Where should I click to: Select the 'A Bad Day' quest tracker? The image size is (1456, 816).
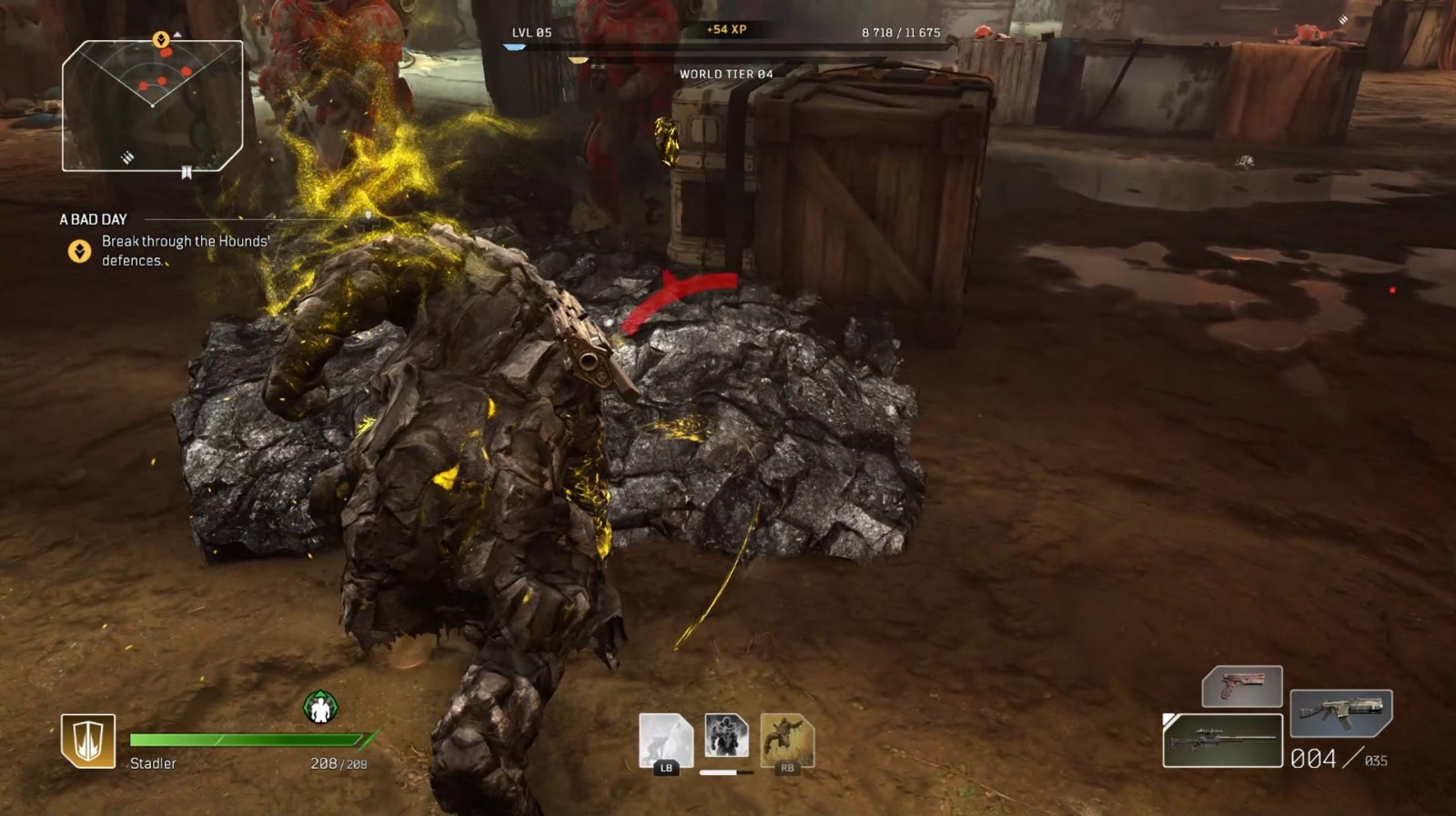coord(94,219)
